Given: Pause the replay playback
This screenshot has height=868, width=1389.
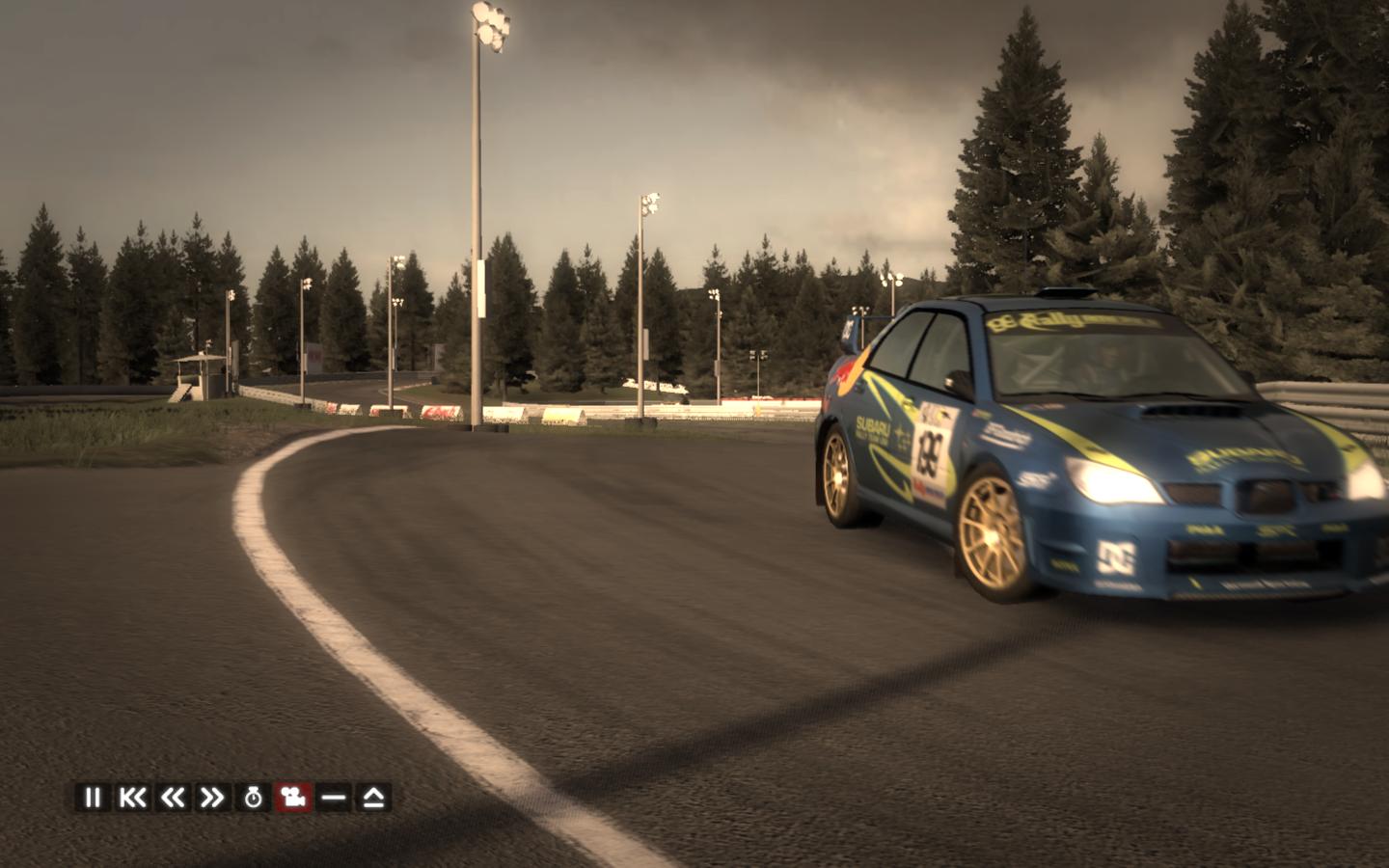Looking at the screenshot, I should click(x=93, y=798).
